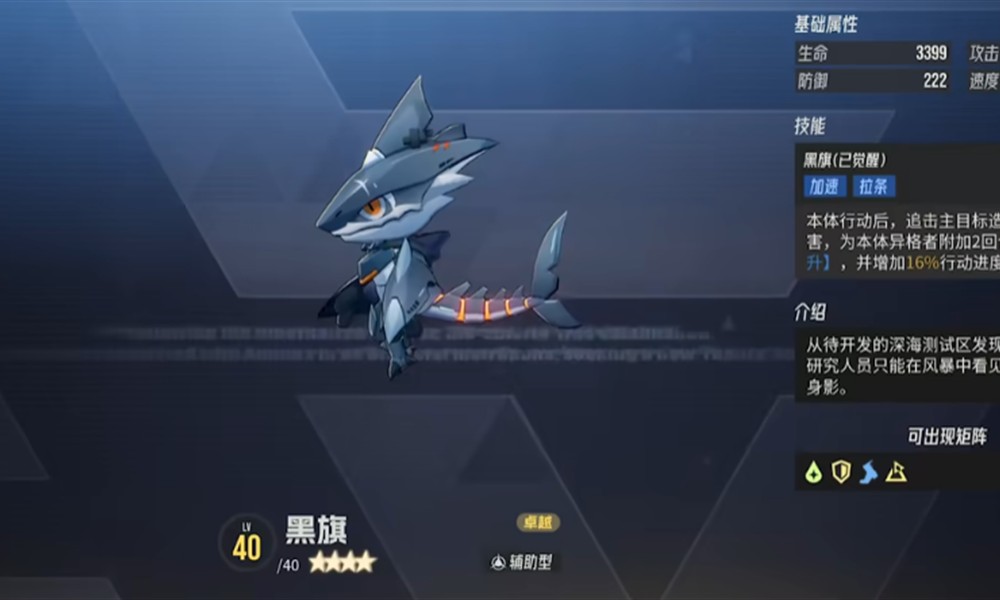Image resolution: width=1000 pixels, height=600 pixels.
Task: Select the green droplet matrix icon
Action: (814, 472)
